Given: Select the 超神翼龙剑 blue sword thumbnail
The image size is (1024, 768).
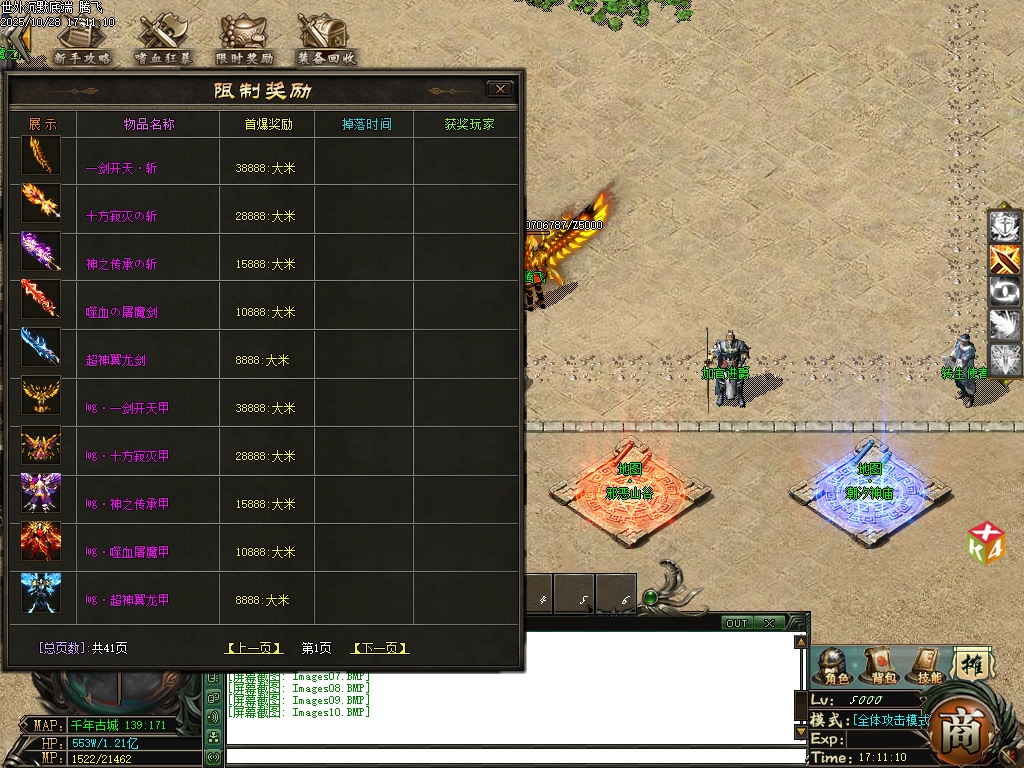Looking at the screenshot, I should point(41,348).
